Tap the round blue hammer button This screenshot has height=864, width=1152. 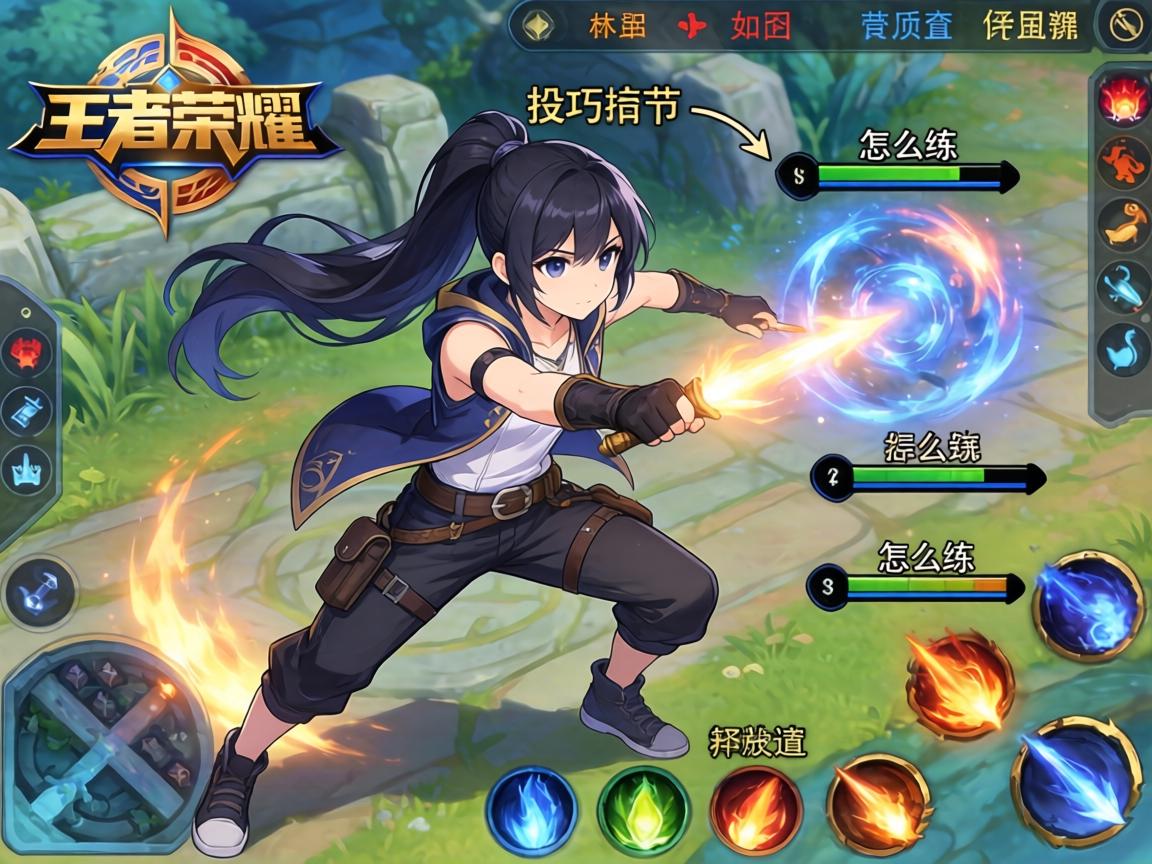[x=40, y=592]
